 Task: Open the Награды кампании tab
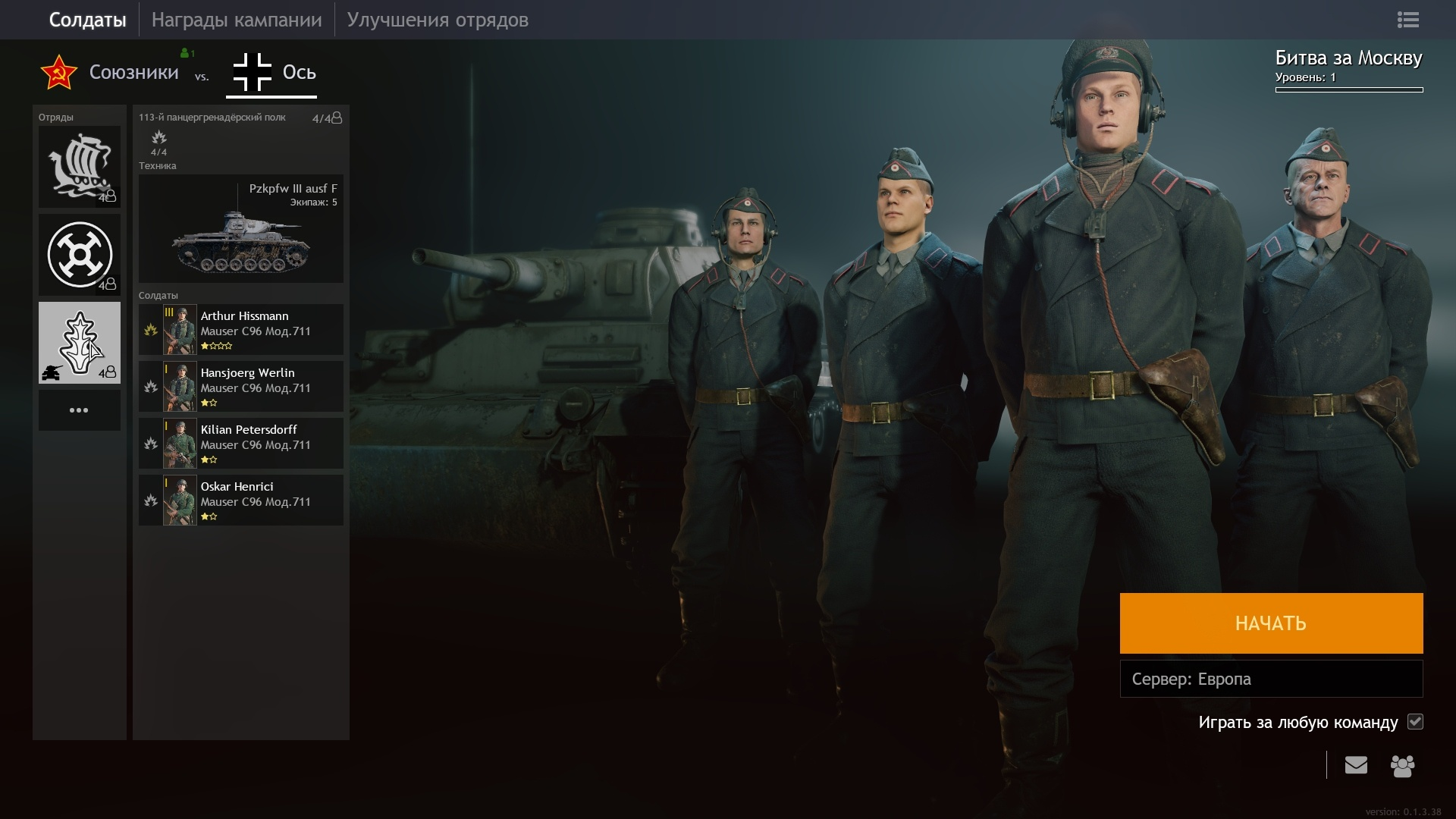point(237,20)
